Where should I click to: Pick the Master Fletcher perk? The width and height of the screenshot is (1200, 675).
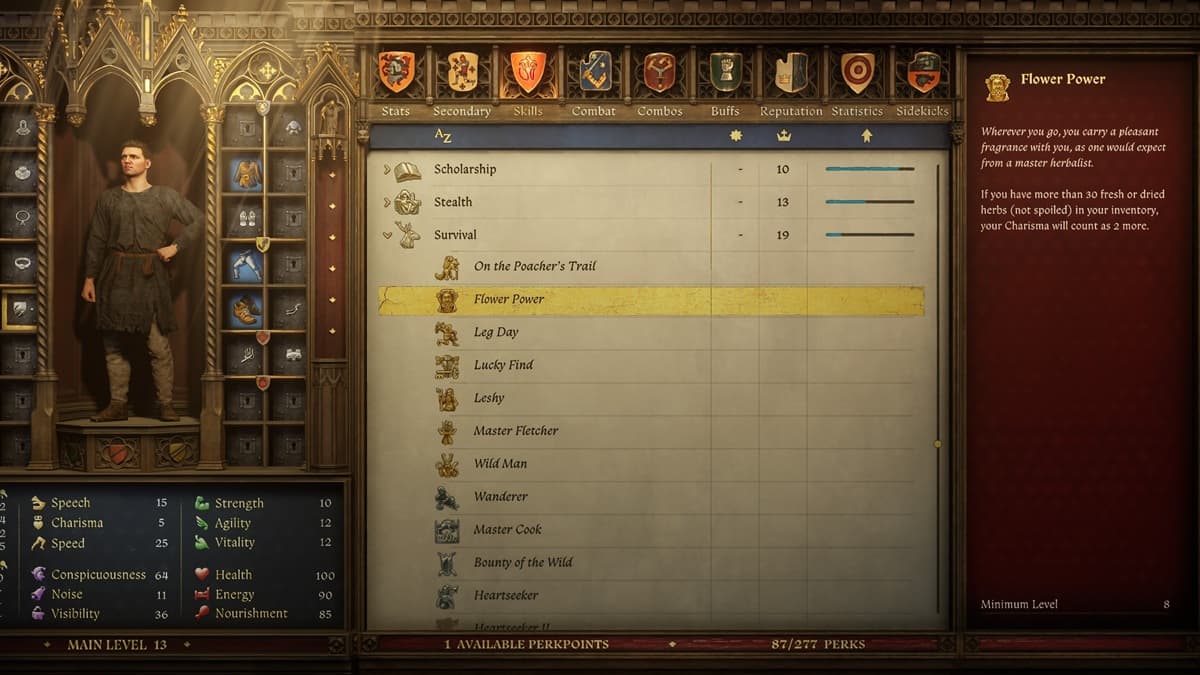tap(516, 431)
